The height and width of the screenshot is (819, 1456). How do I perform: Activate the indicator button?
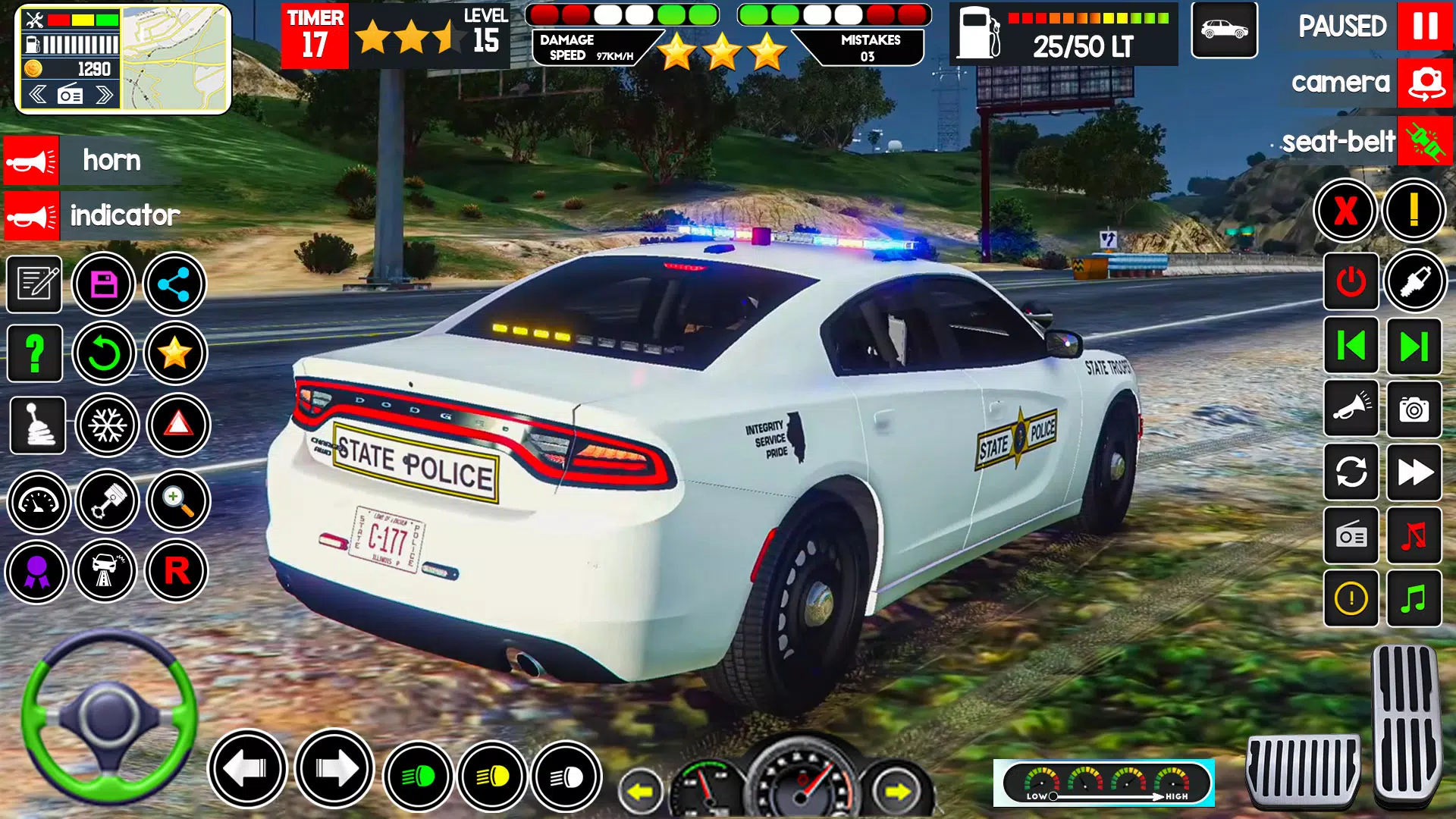[x=31, y=216]
